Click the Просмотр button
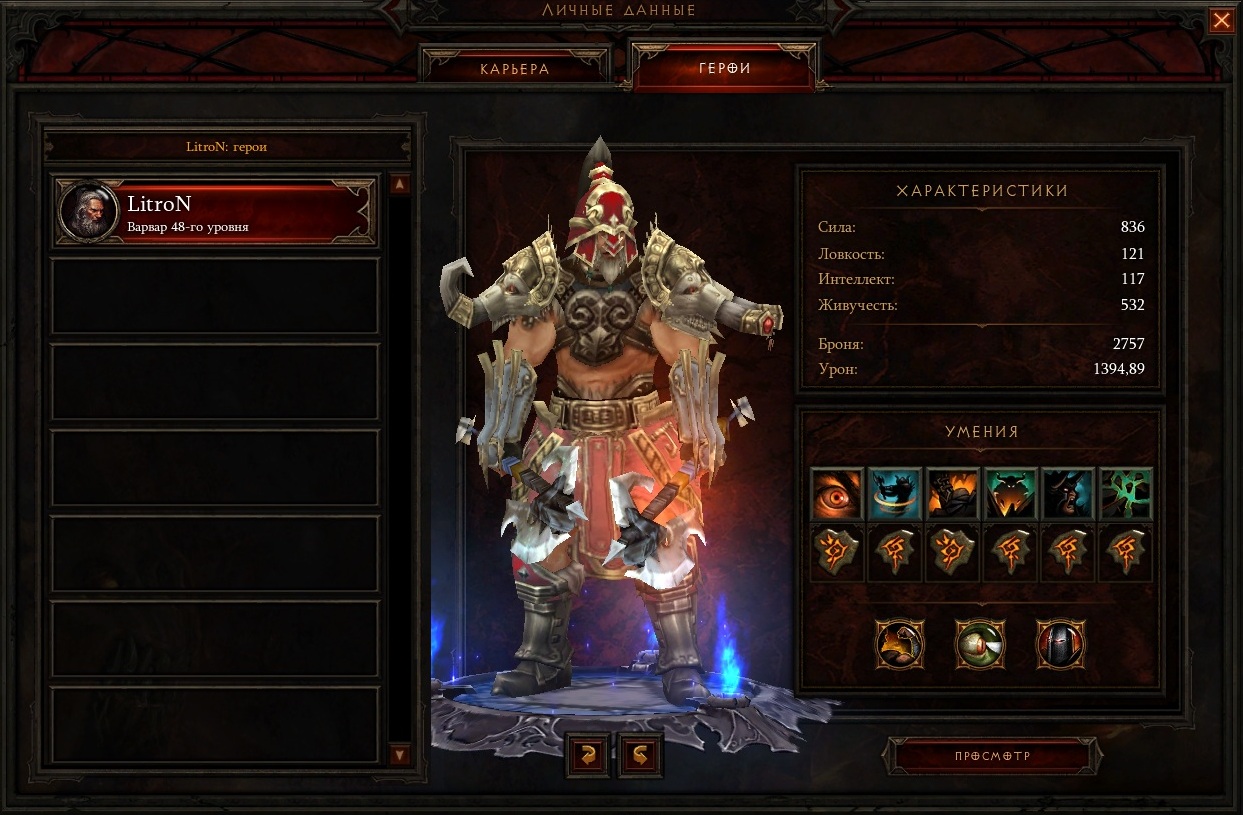 [991, 756]
